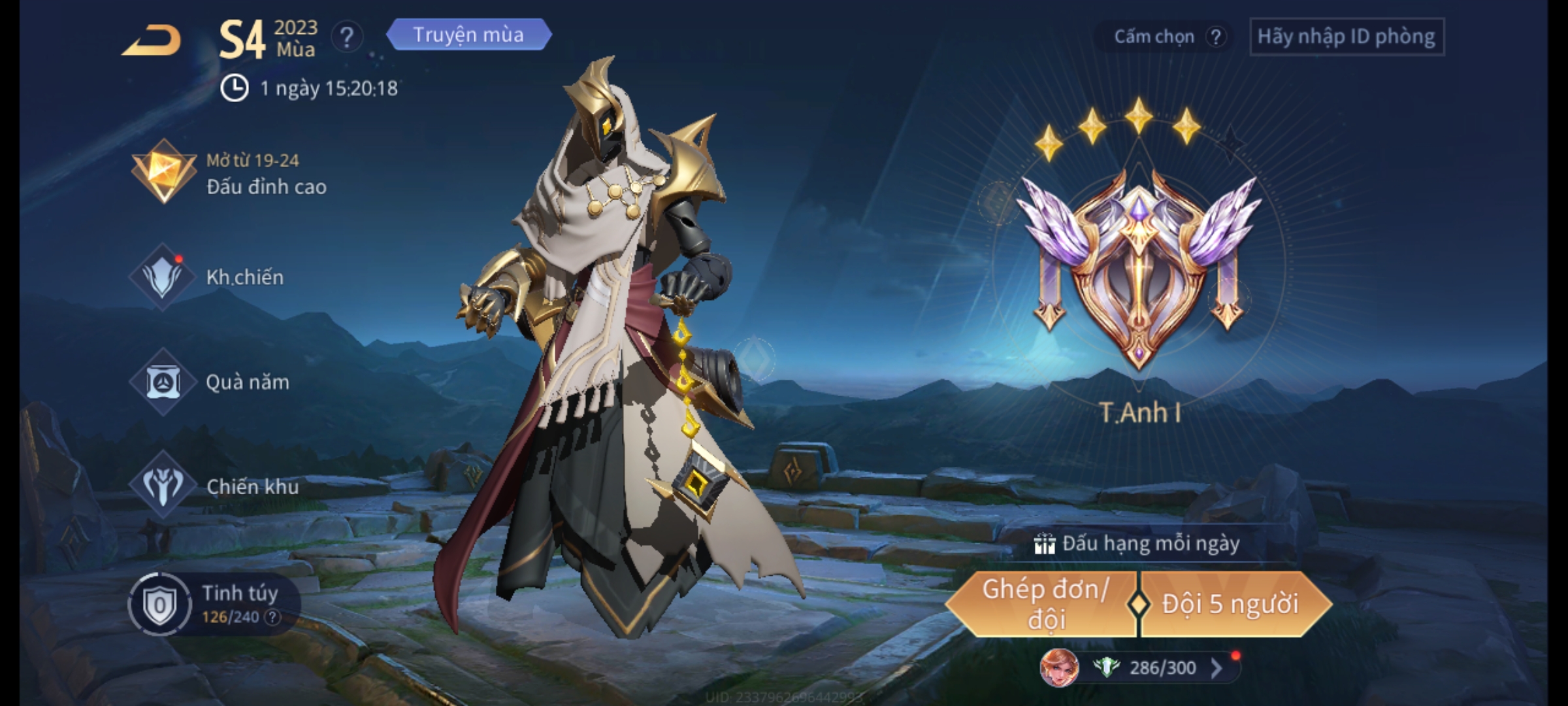Screen dimensions: 1568x706
Task: Open the 286/300 progress bar arrow
Action: point(1217,668)
